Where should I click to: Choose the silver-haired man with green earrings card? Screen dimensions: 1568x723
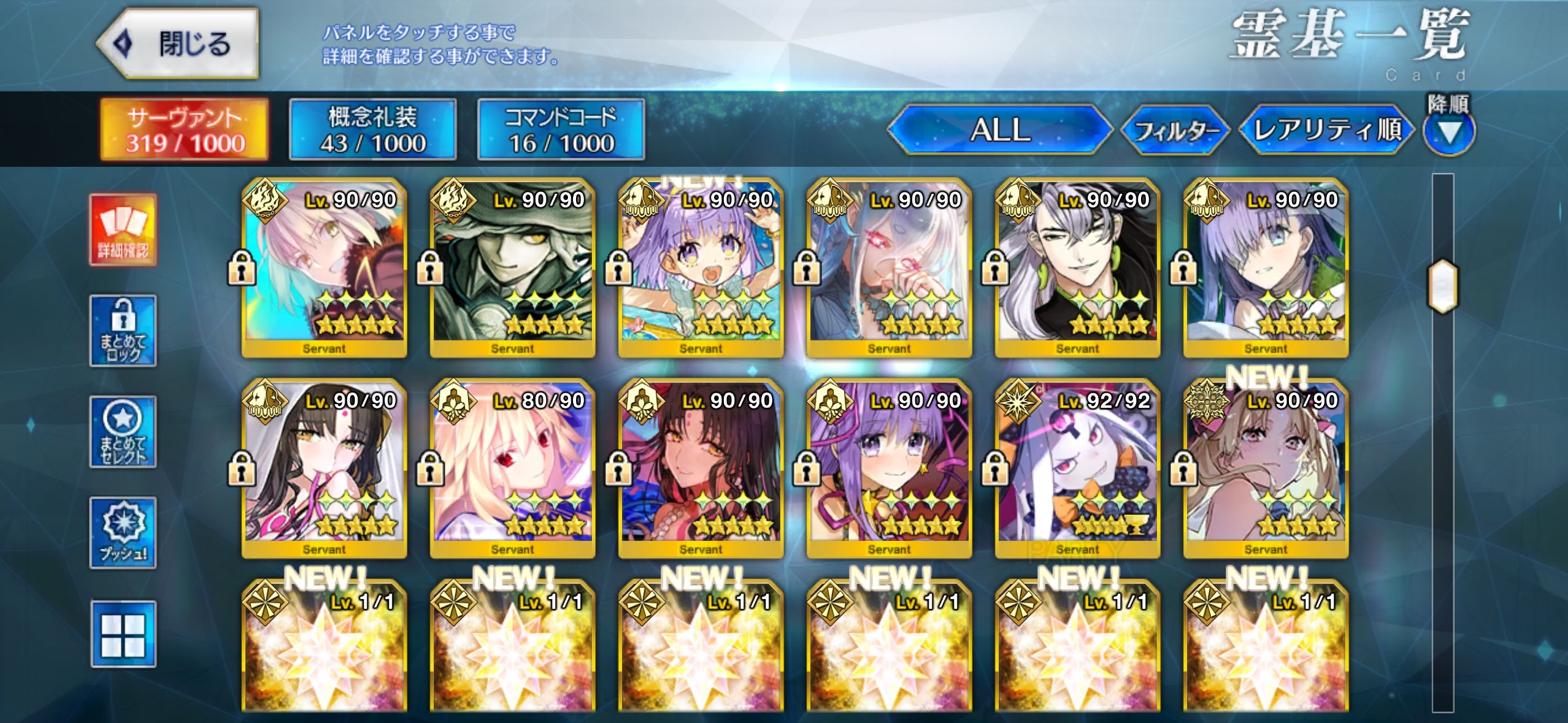click(x=1077, y=267)
